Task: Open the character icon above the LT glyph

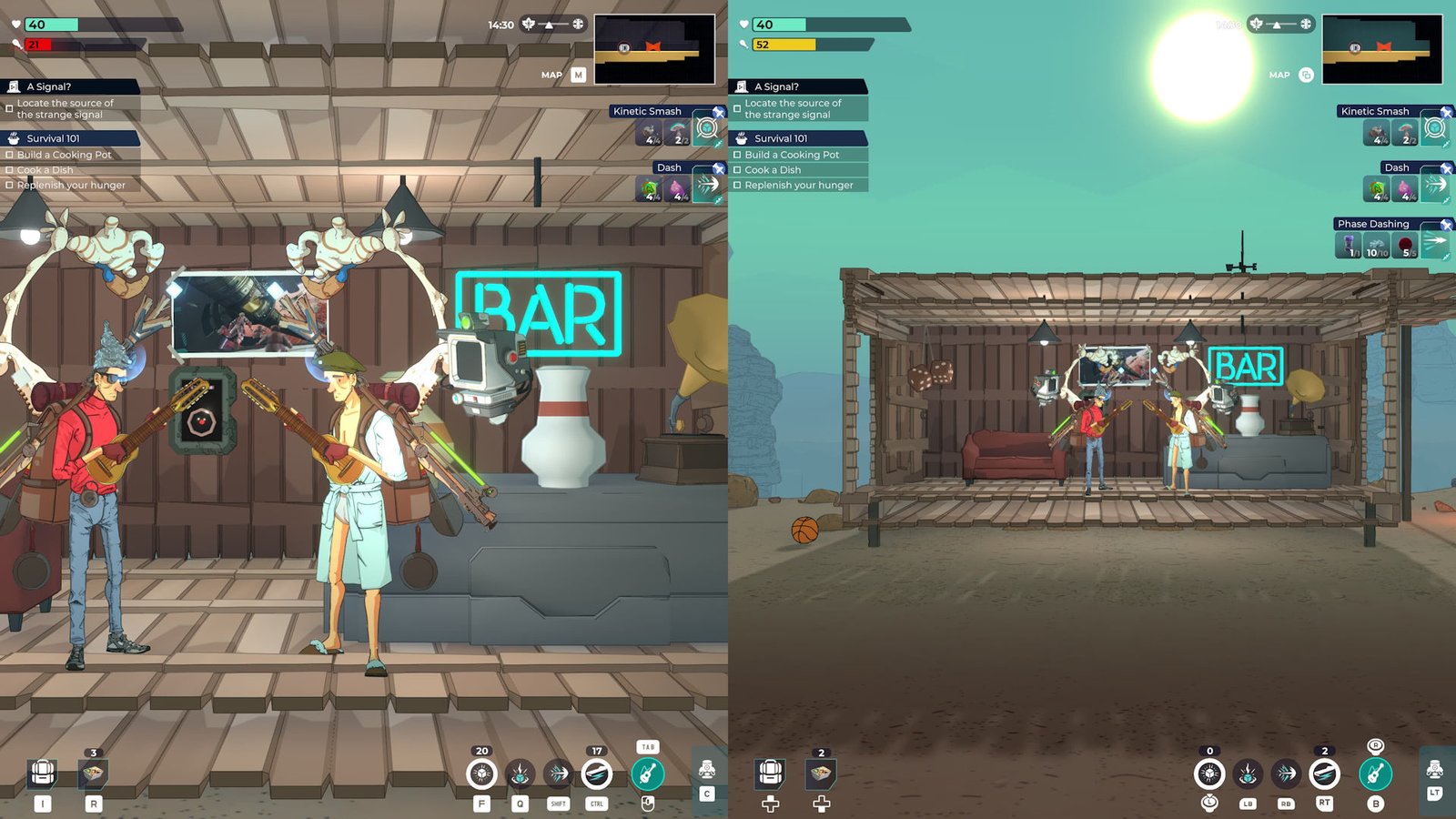Action: click(1435, 771)
